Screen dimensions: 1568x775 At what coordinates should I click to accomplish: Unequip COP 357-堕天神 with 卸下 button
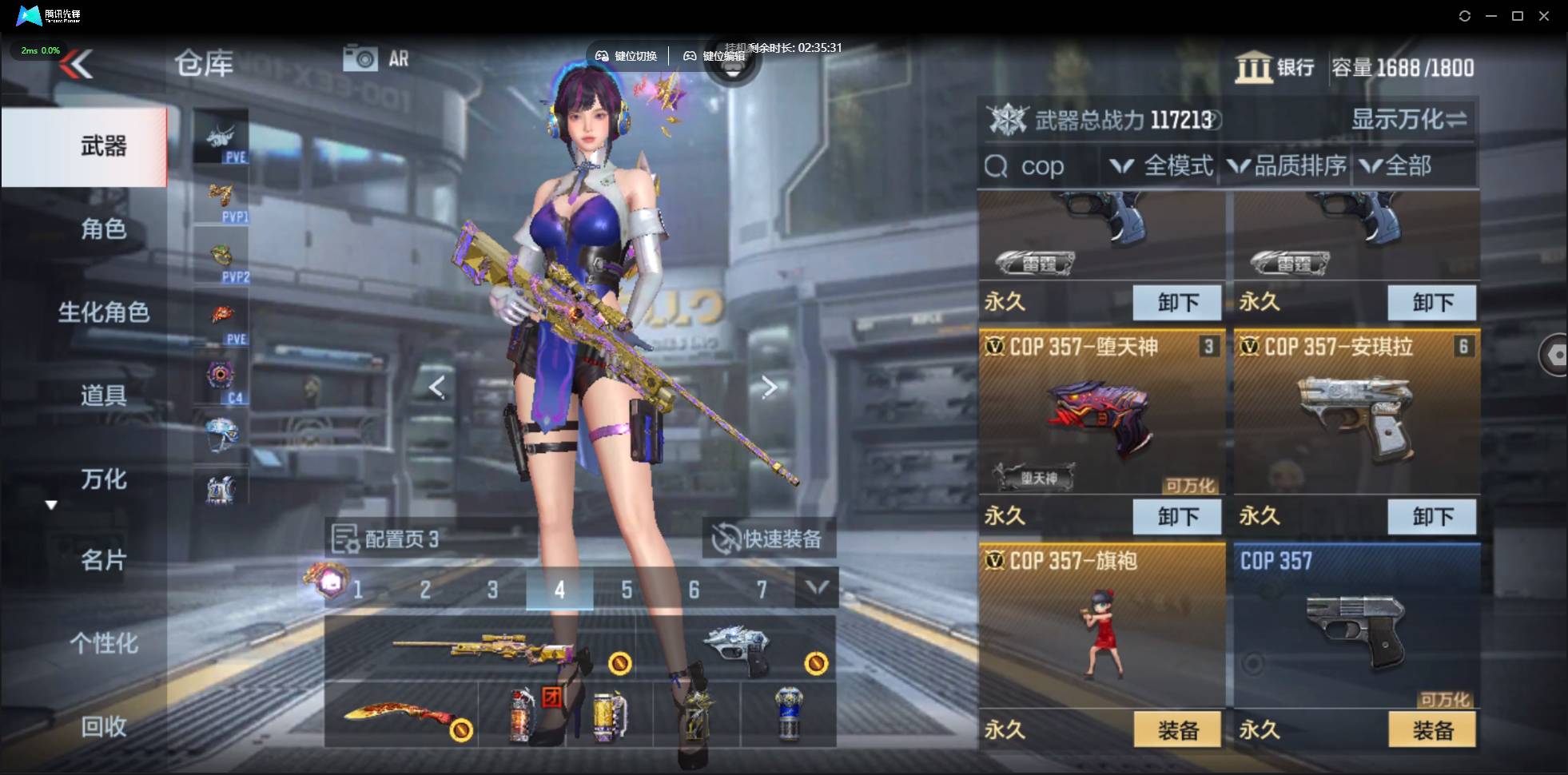(1177, 516)
